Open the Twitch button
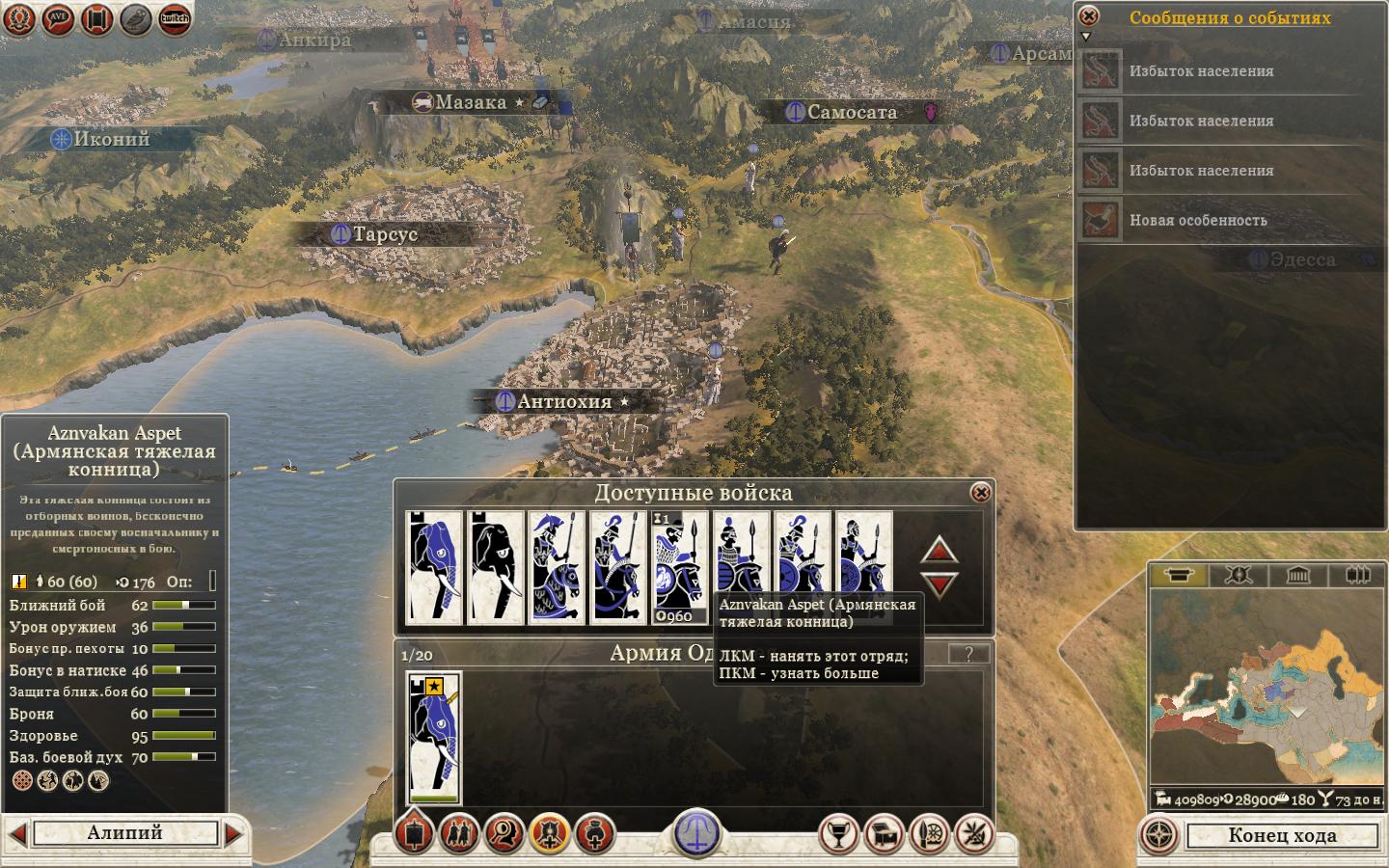1389x868 pixels. click(175, 18)
